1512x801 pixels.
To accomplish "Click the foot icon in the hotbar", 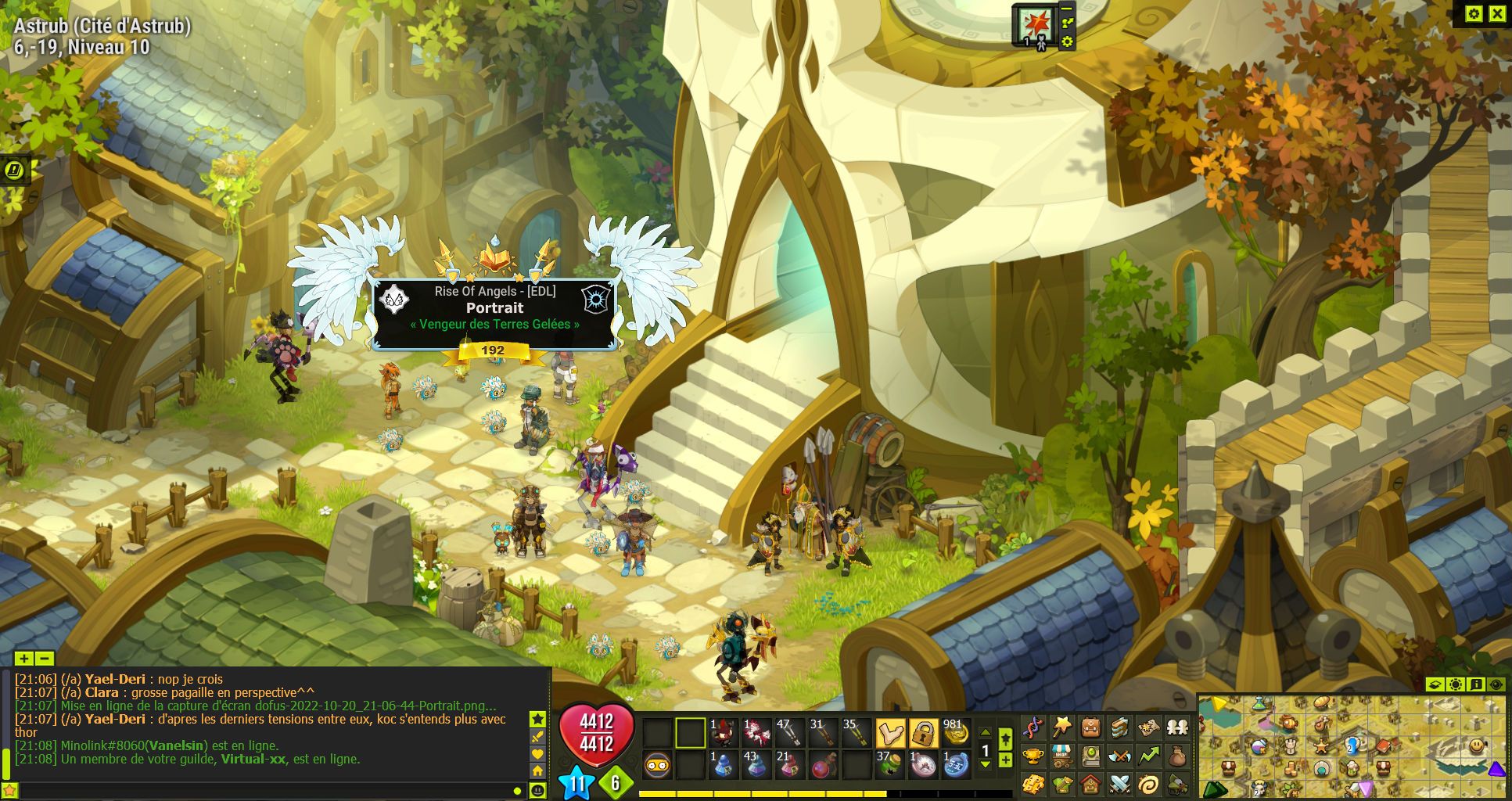I will click(x=890, y=734).
